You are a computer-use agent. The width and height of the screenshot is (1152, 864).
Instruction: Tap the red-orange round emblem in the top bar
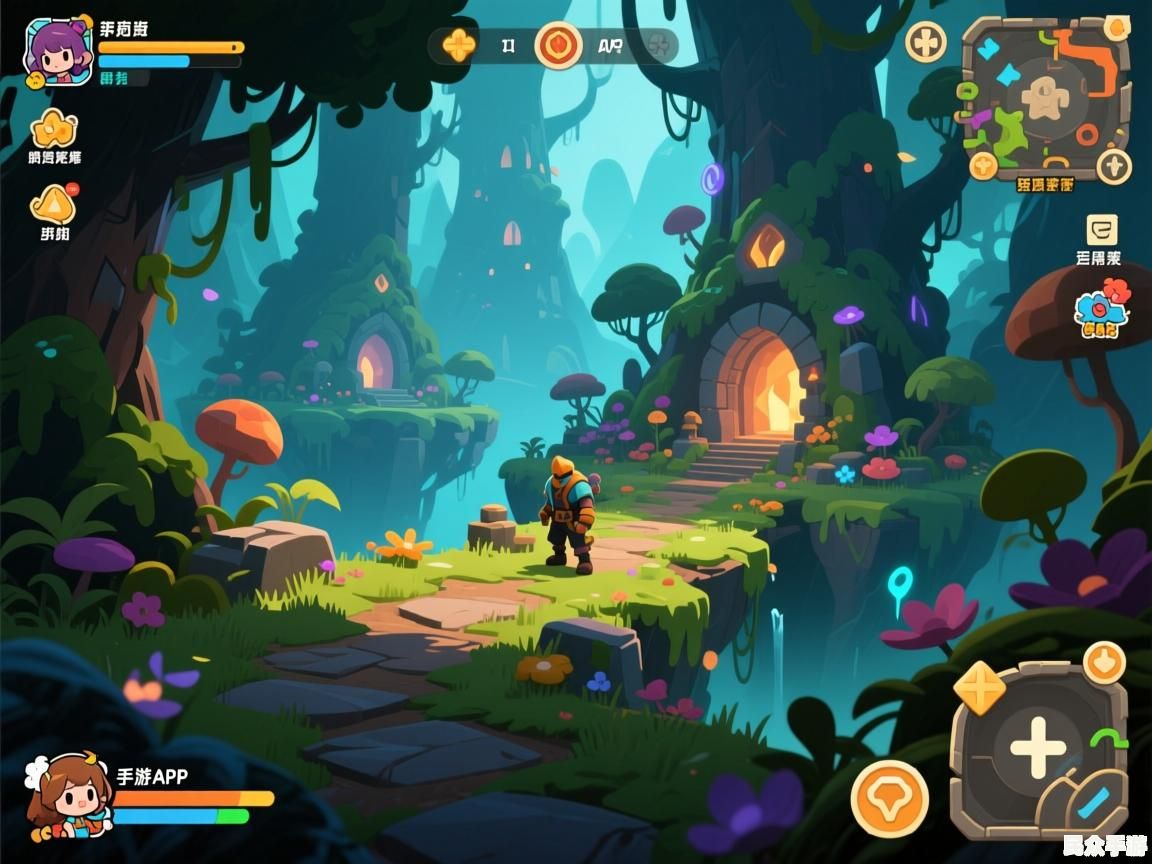(x=557, y=45)
